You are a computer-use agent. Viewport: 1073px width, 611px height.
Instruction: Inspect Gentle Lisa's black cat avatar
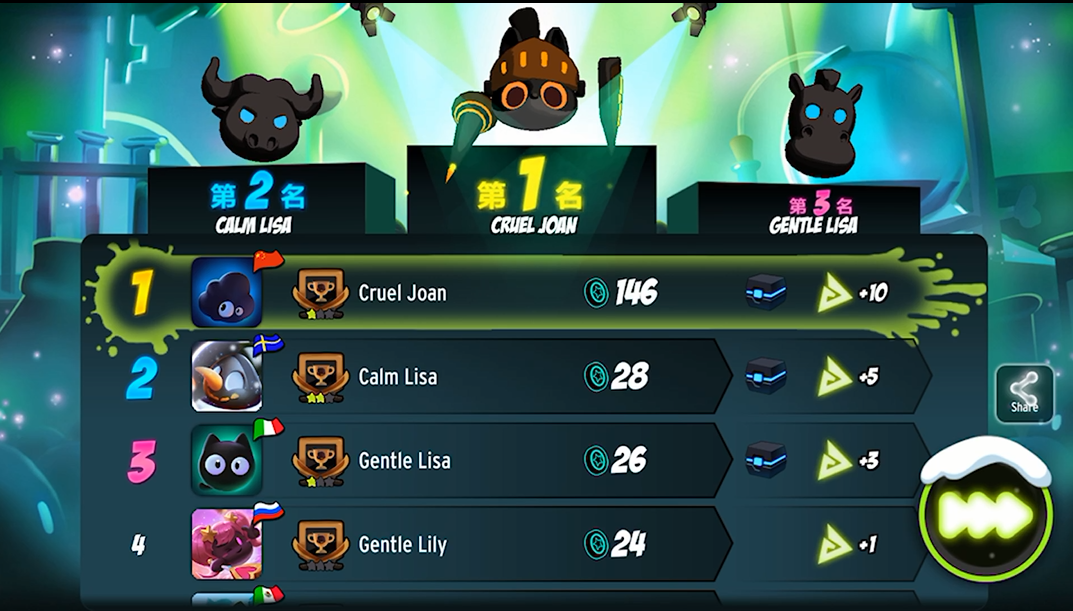pos(227,461)
